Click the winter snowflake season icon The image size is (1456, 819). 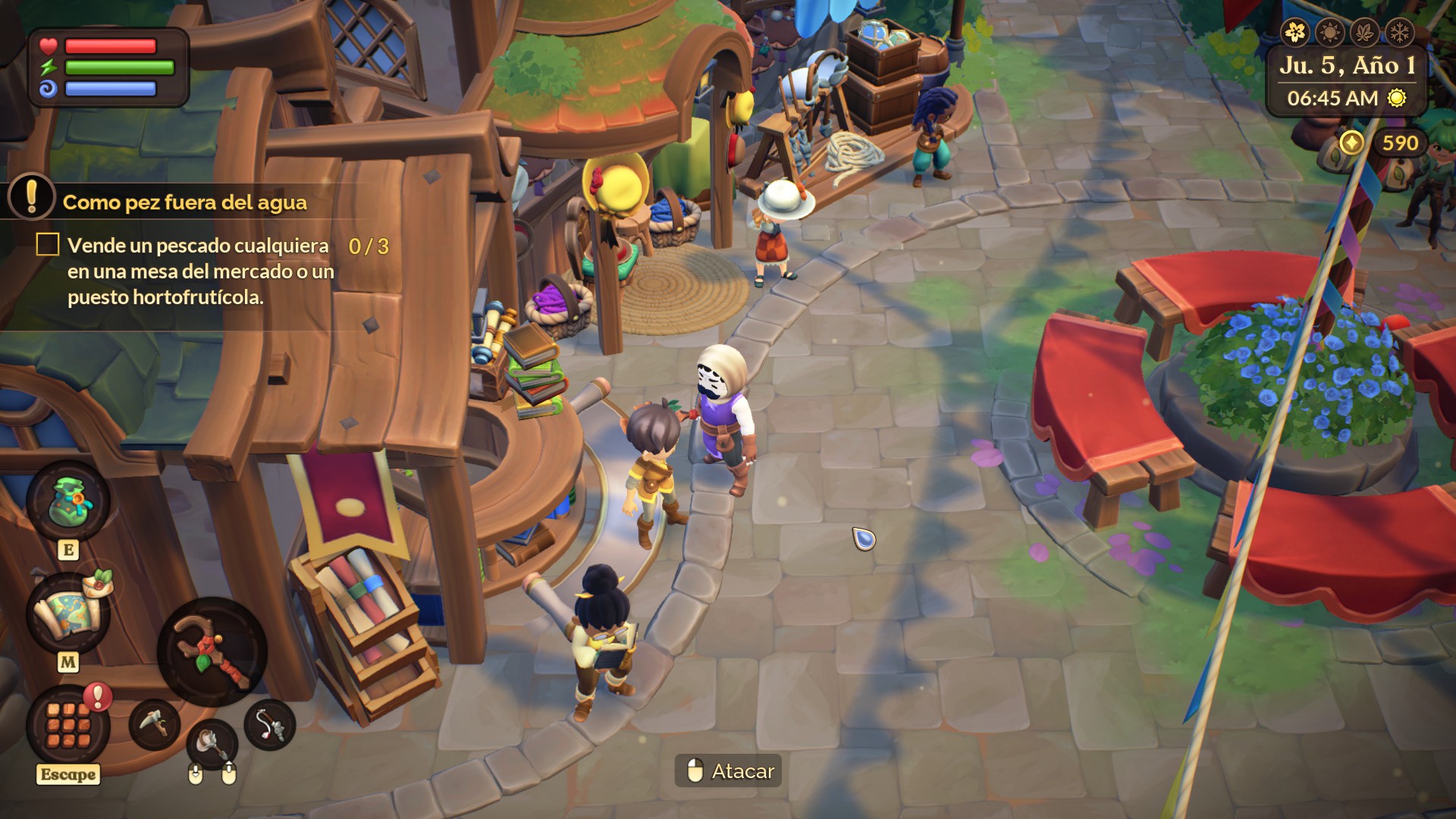click(1399, 33)
